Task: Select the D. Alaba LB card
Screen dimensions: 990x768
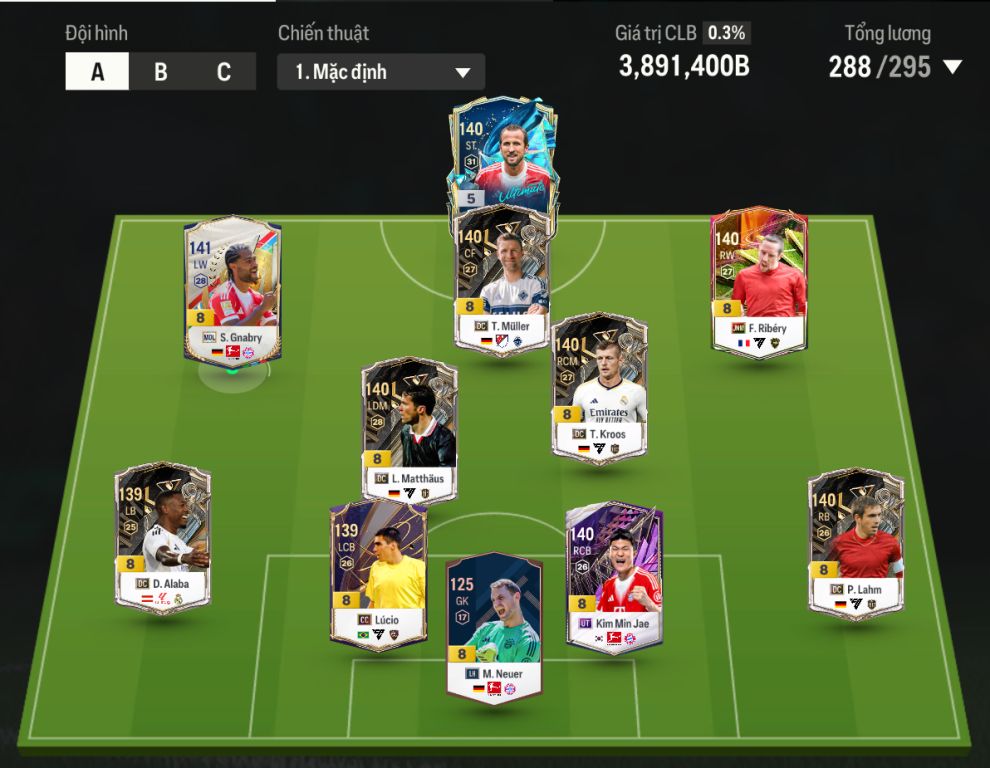Action: (162, 537)
